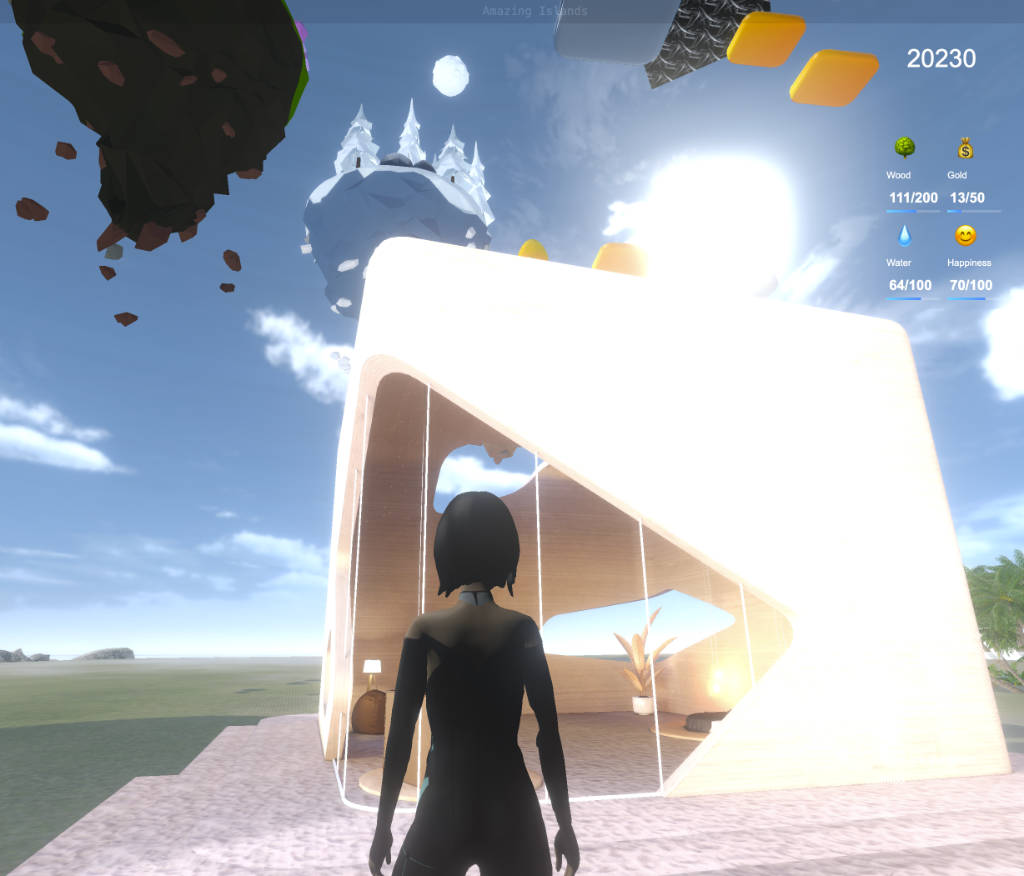Click the Wood tree resource icon

[x=904, y=148]
